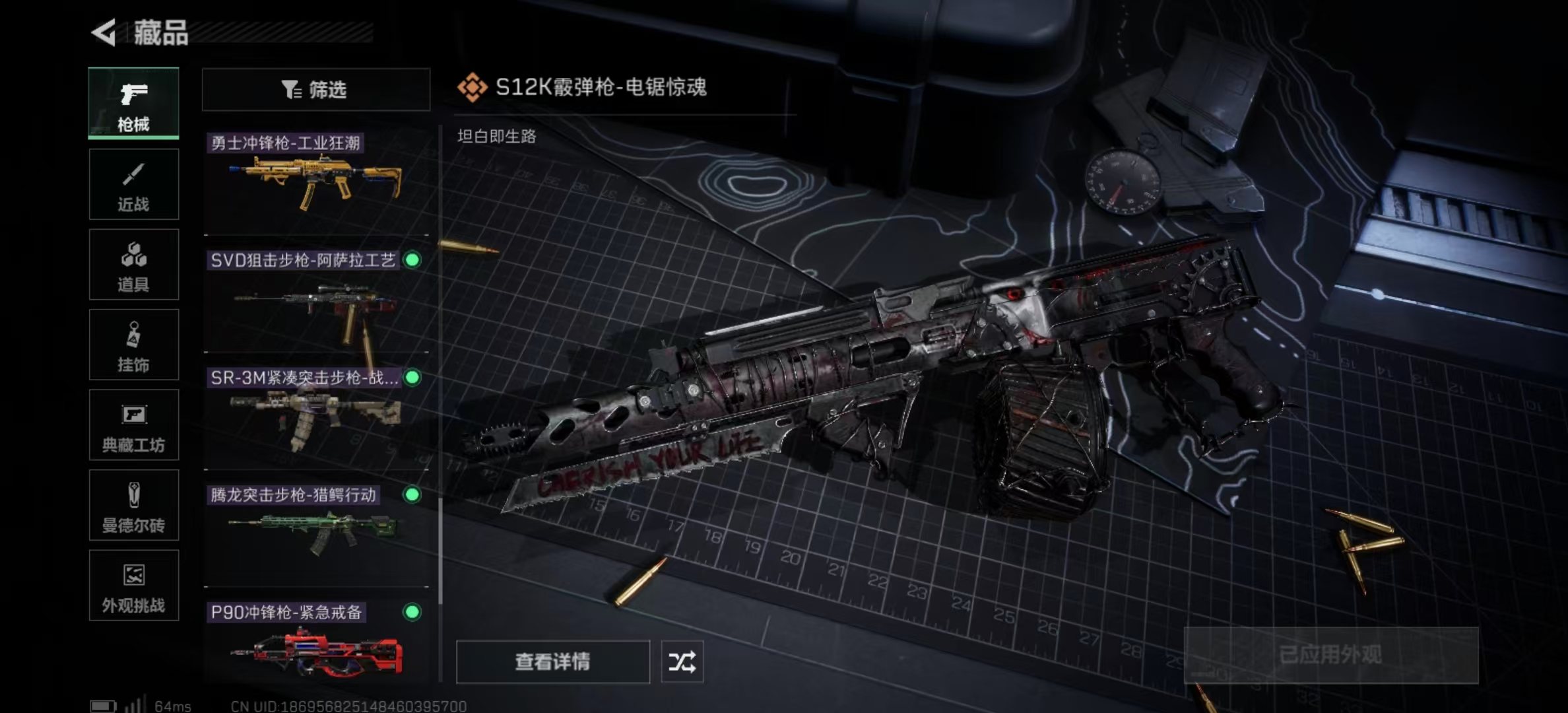Select the 道具 items category icon
Viewport: 1568px width, 713px height.
click(x=133, y=264)
